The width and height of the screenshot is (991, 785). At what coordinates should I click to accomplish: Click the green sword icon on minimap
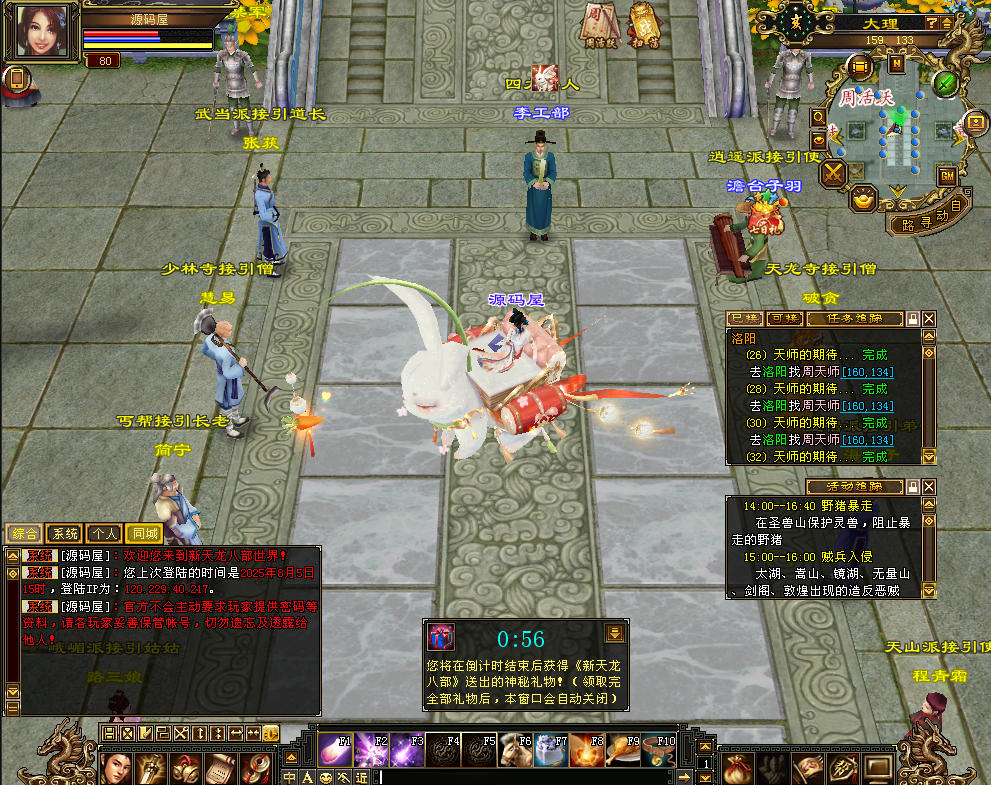click(944, 83)
